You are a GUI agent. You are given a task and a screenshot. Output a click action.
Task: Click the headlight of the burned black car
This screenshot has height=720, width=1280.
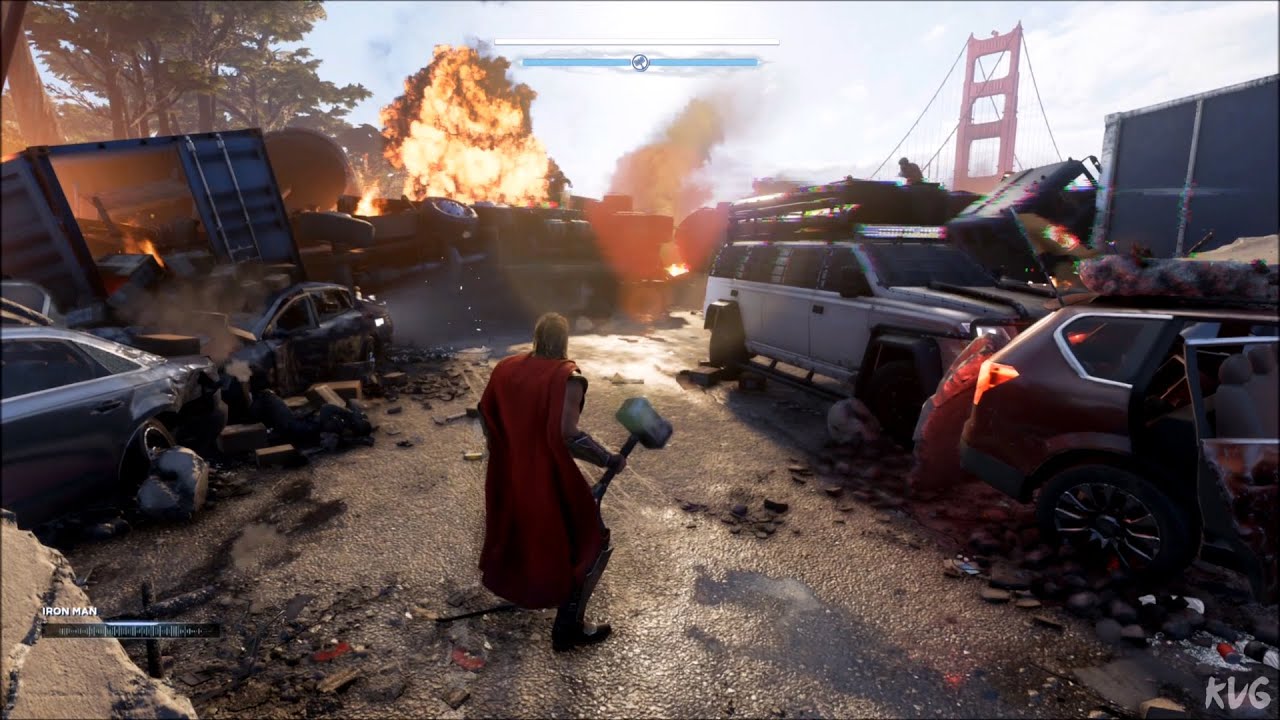pyautogui.click(x=378, y=323)
